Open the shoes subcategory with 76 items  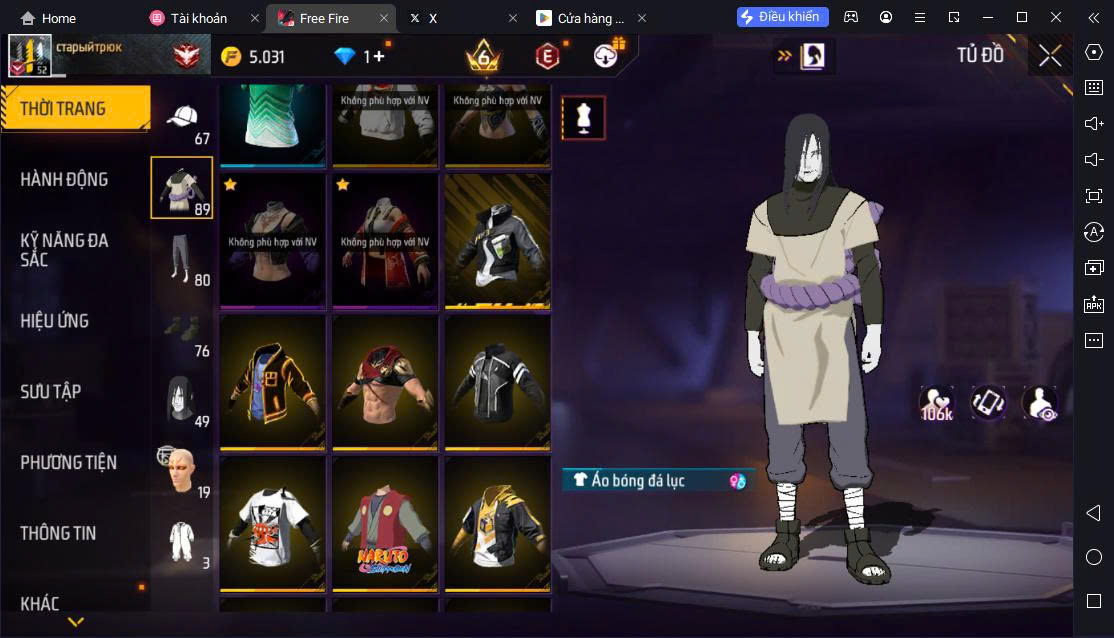coord(181,330)
